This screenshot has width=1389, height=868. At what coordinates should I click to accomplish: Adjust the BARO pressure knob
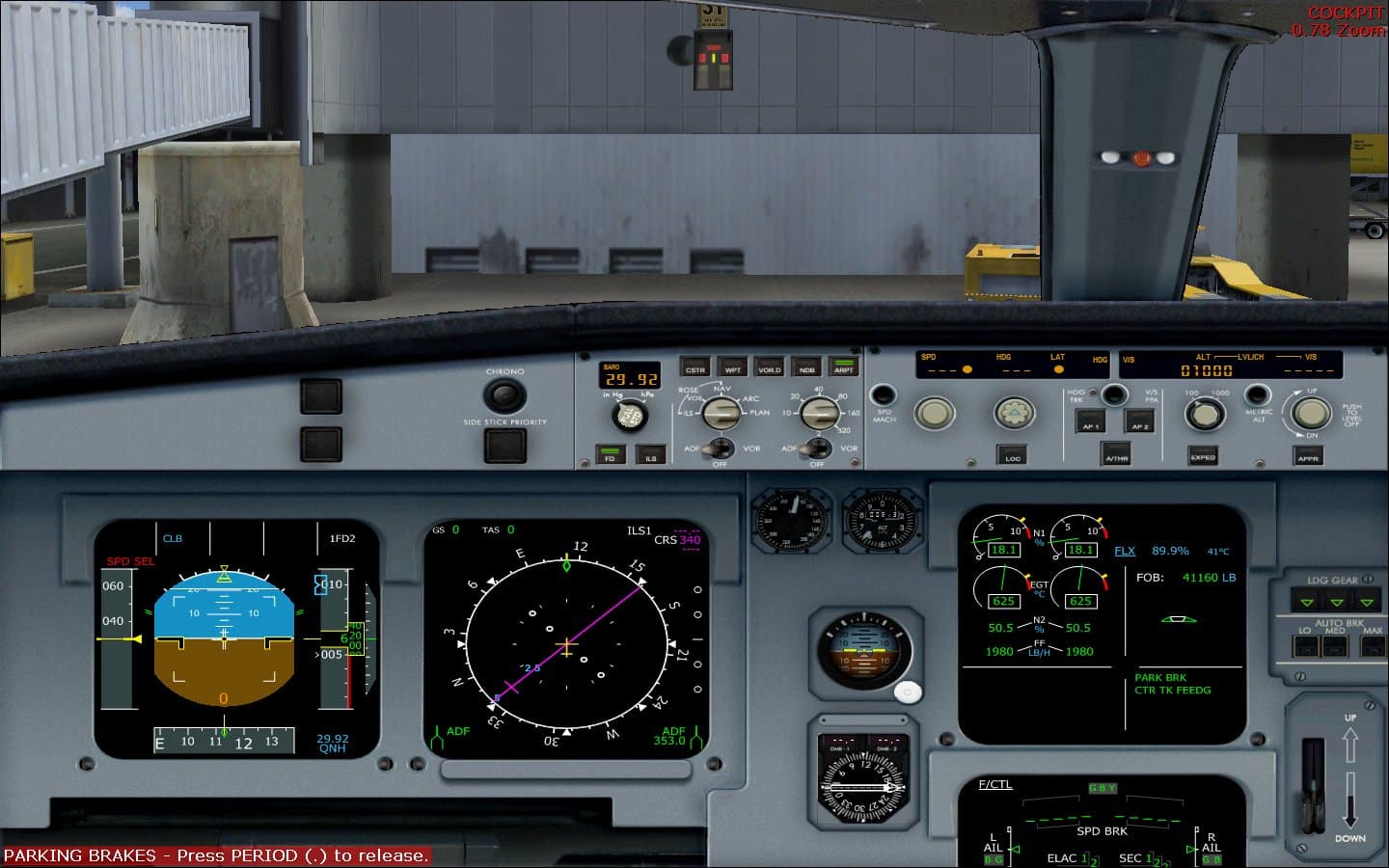pos(631,415)
